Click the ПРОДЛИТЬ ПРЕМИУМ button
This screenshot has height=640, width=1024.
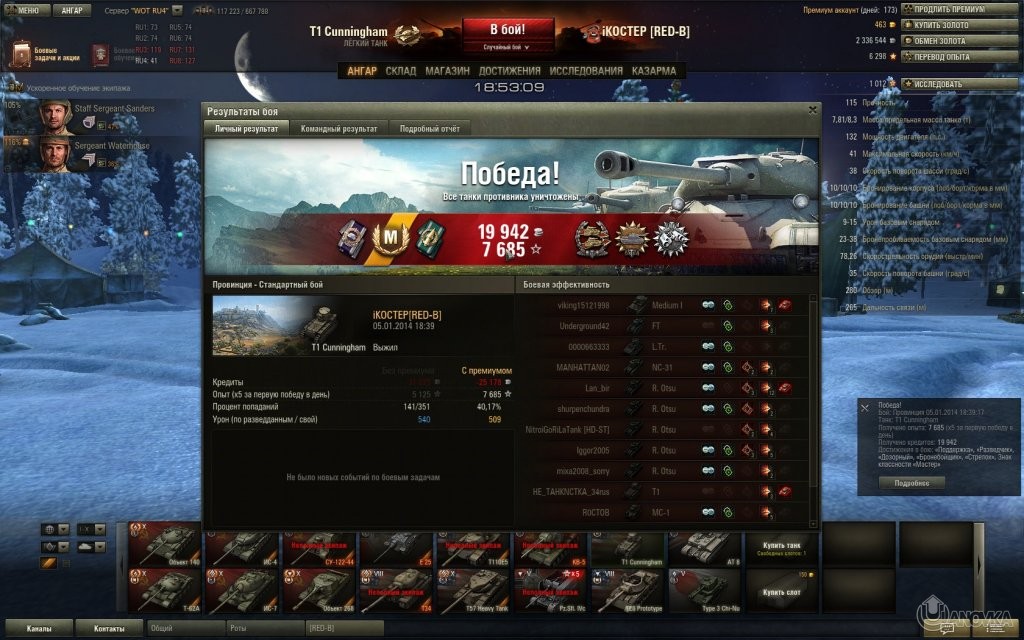point(956,9)
